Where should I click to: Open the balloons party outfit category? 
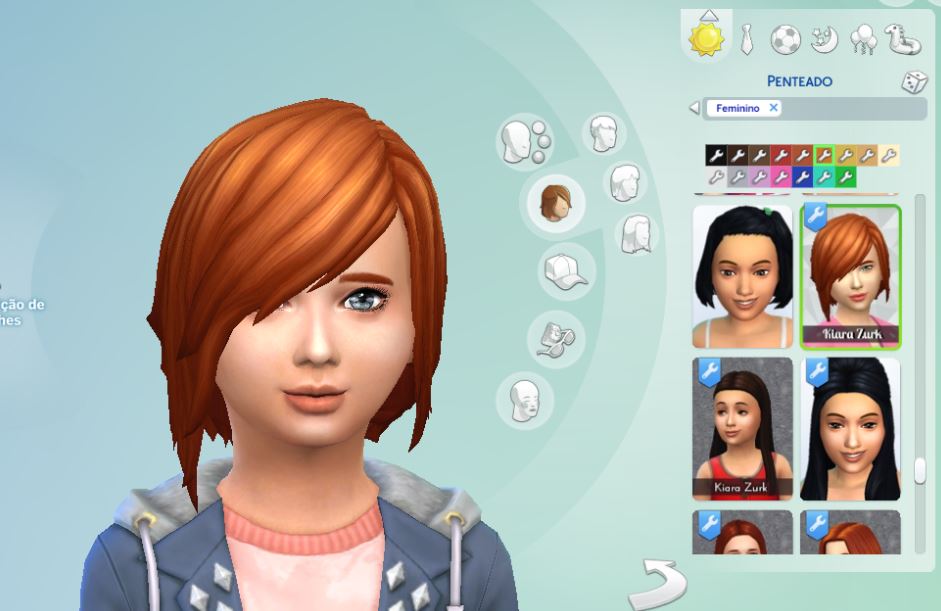coord(861,40)
